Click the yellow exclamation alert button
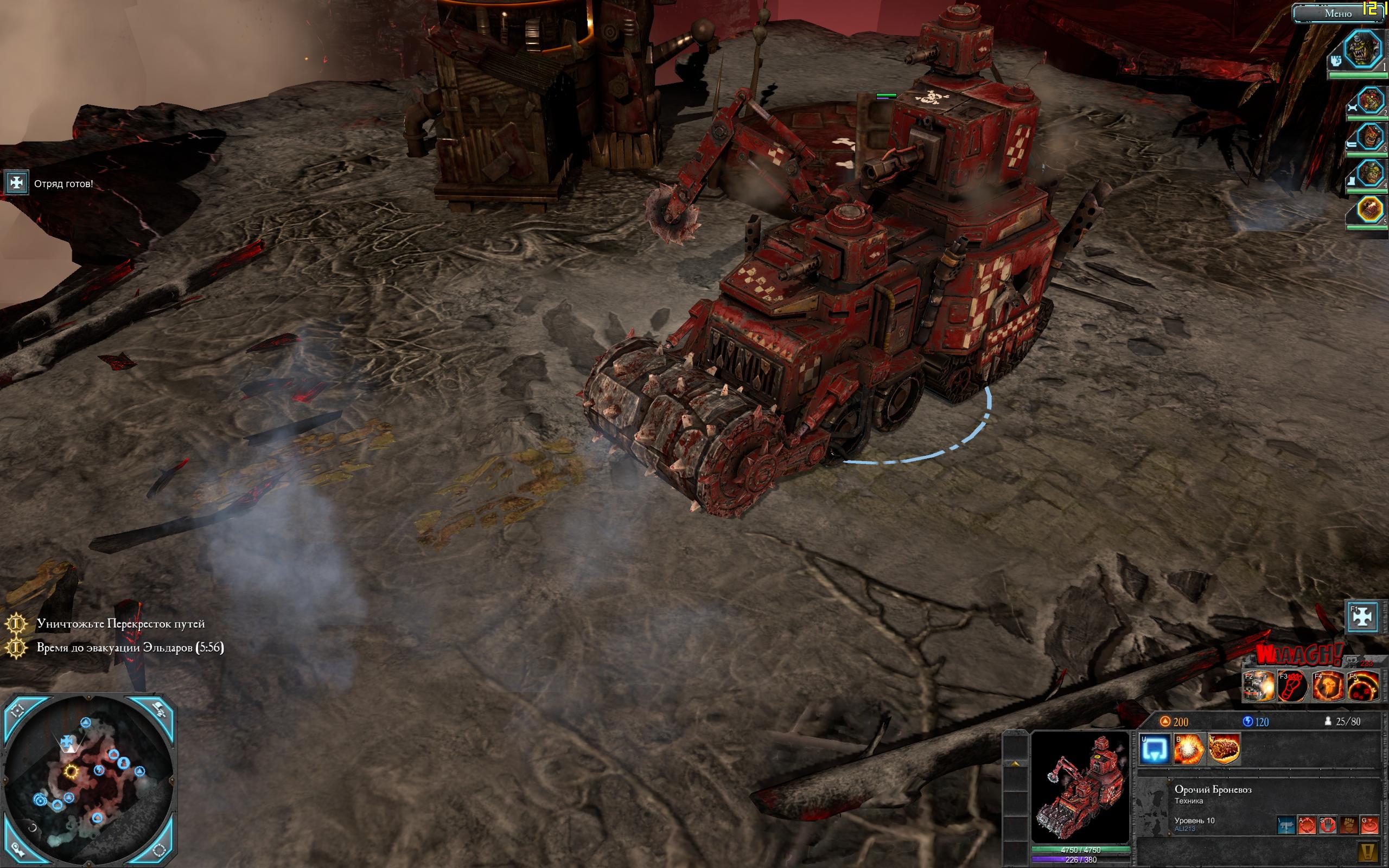This screenshot has width=1389, height=868. click(1368, 852)
